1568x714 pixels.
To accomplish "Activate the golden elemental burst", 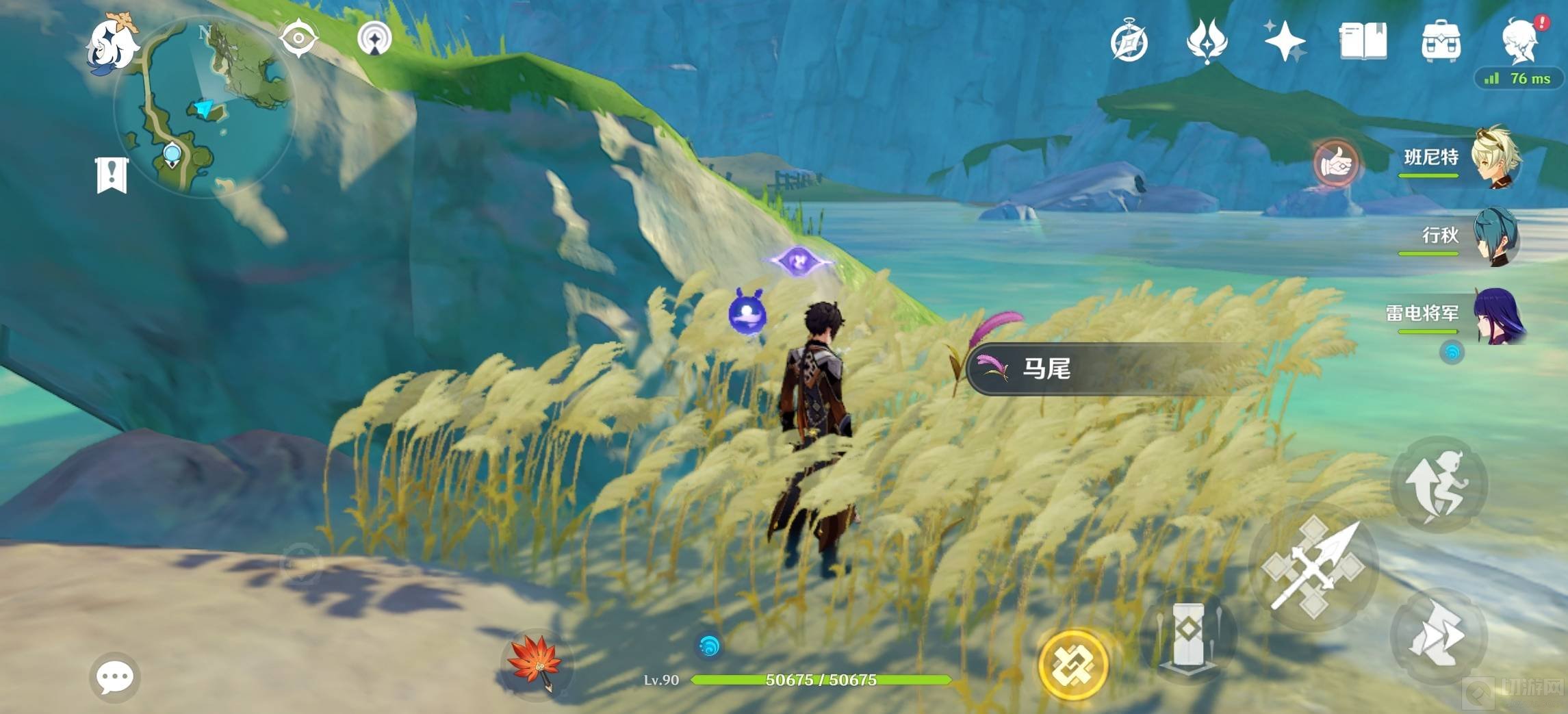I will tap(1072, 663).
